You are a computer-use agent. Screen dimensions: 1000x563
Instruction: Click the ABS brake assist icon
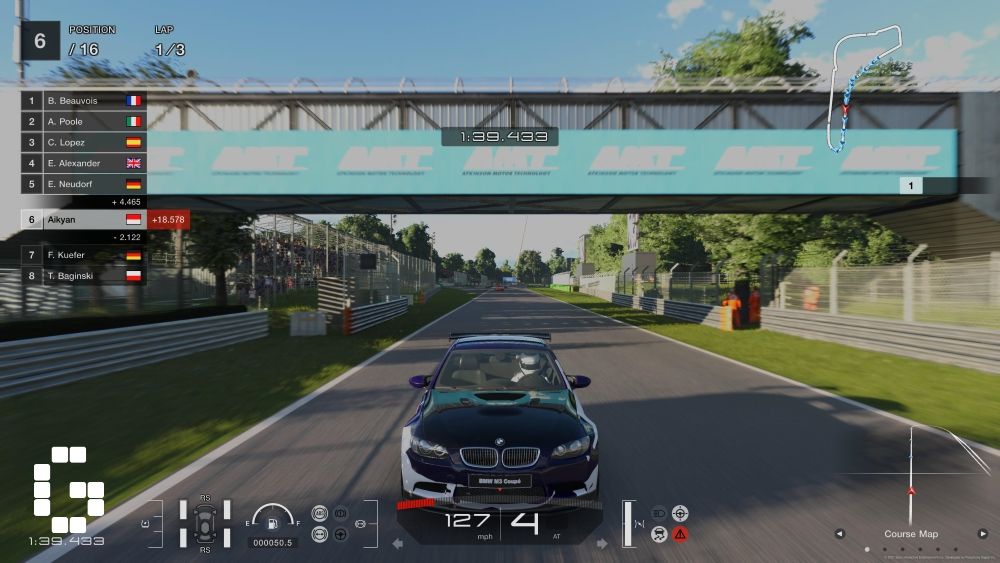[x=320, y=513]
